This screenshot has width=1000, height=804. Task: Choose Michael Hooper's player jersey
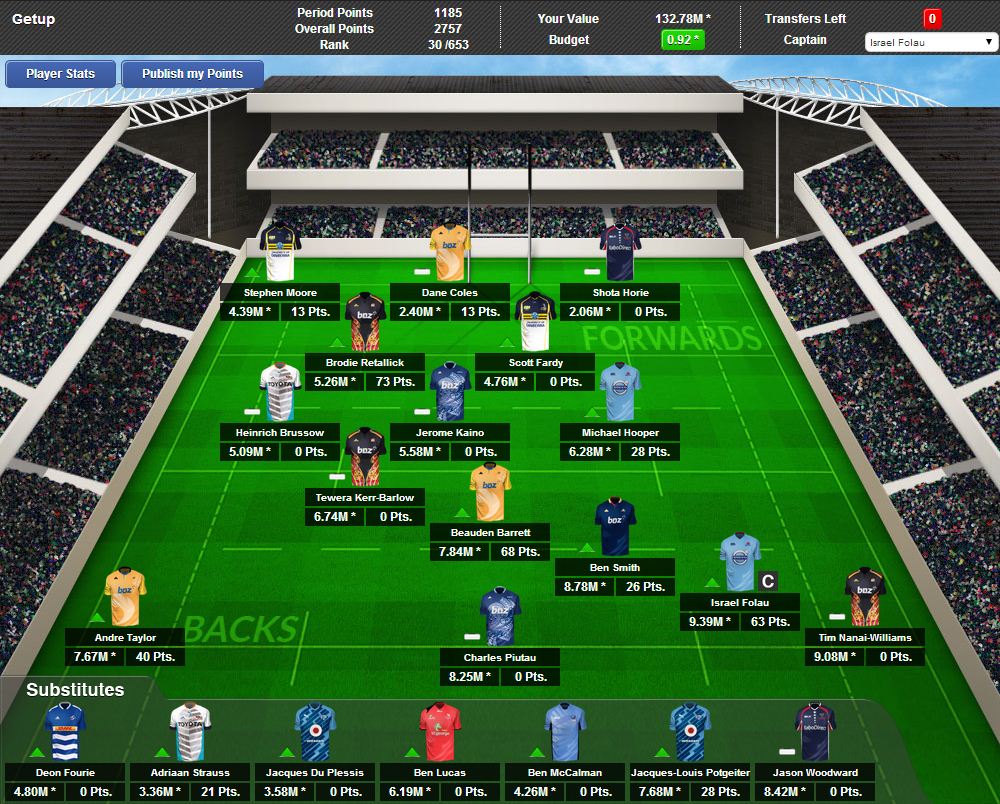click(x=619, y=391)
